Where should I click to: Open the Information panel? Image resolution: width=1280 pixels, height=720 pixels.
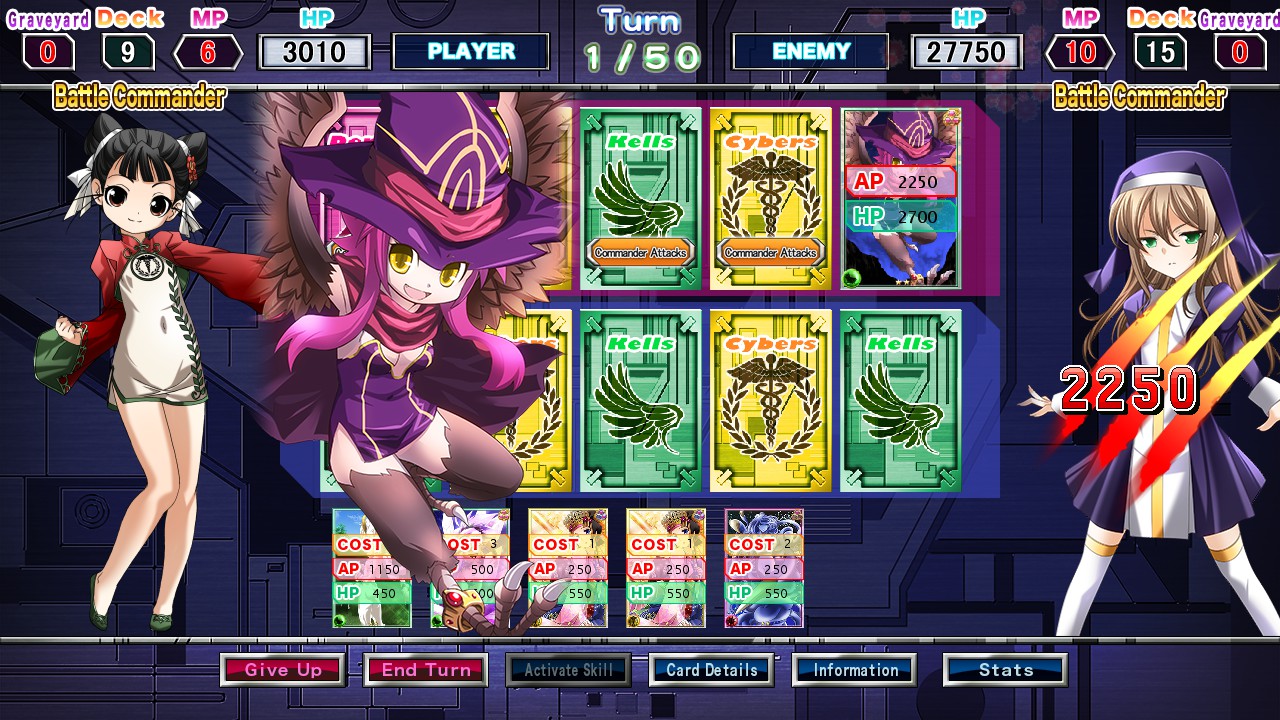[854, 670]
